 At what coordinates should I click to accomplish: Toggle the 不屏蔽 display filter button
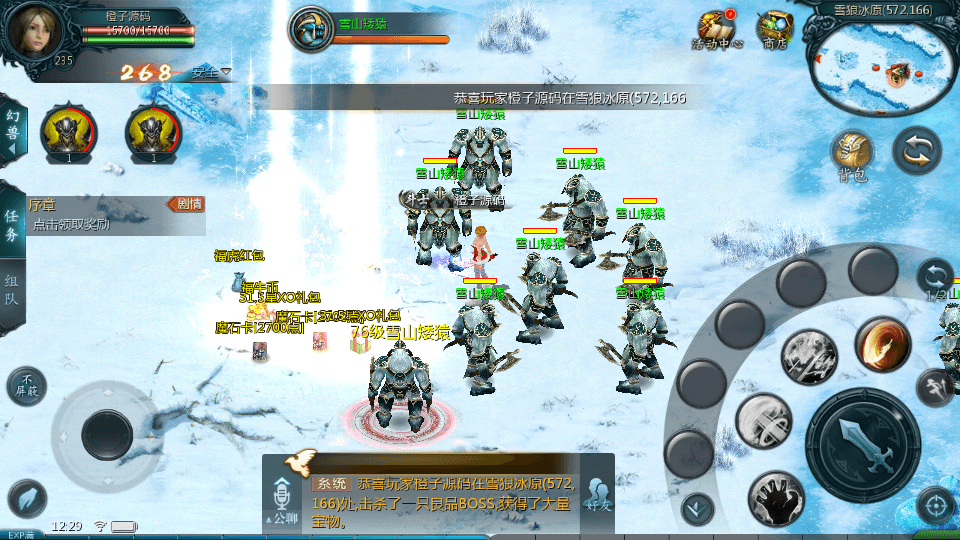tap(27, 386)
